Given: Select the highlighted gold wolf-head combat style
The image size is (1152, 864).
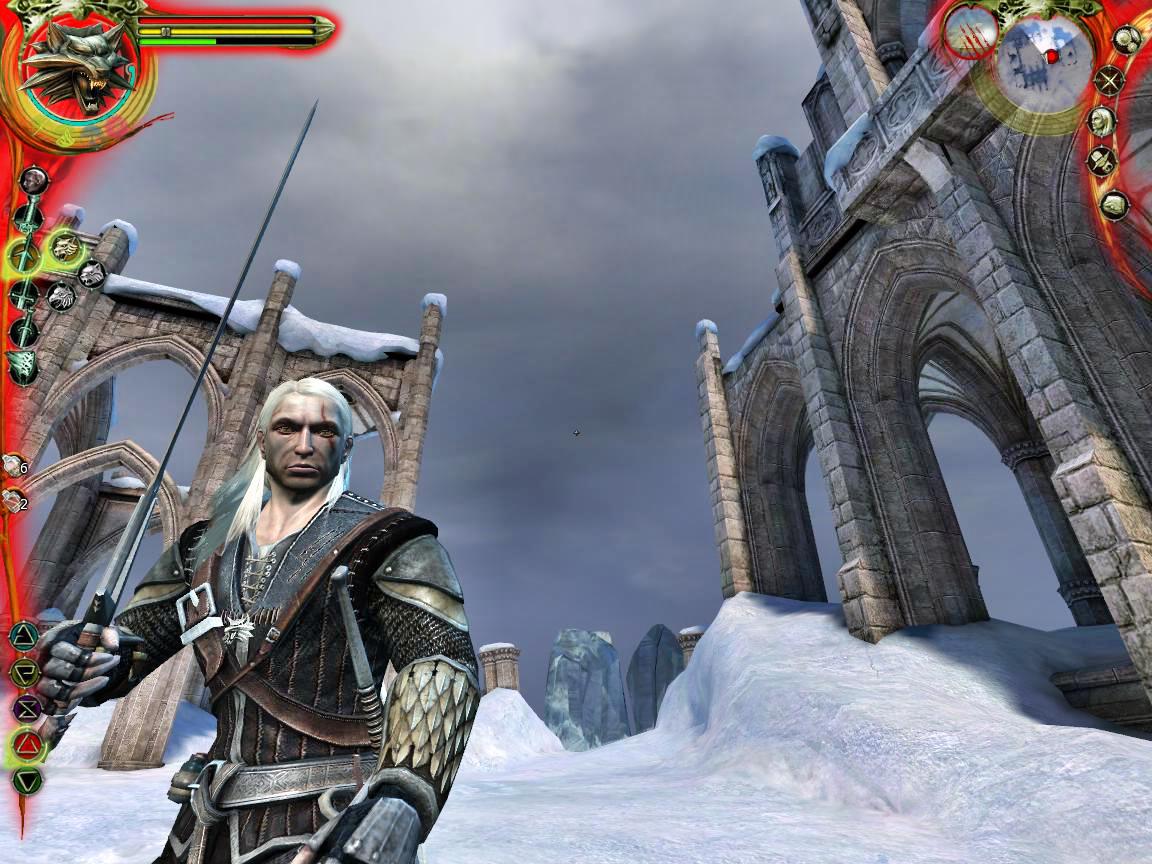Looking at the screenshot, I should coord(64,246).
